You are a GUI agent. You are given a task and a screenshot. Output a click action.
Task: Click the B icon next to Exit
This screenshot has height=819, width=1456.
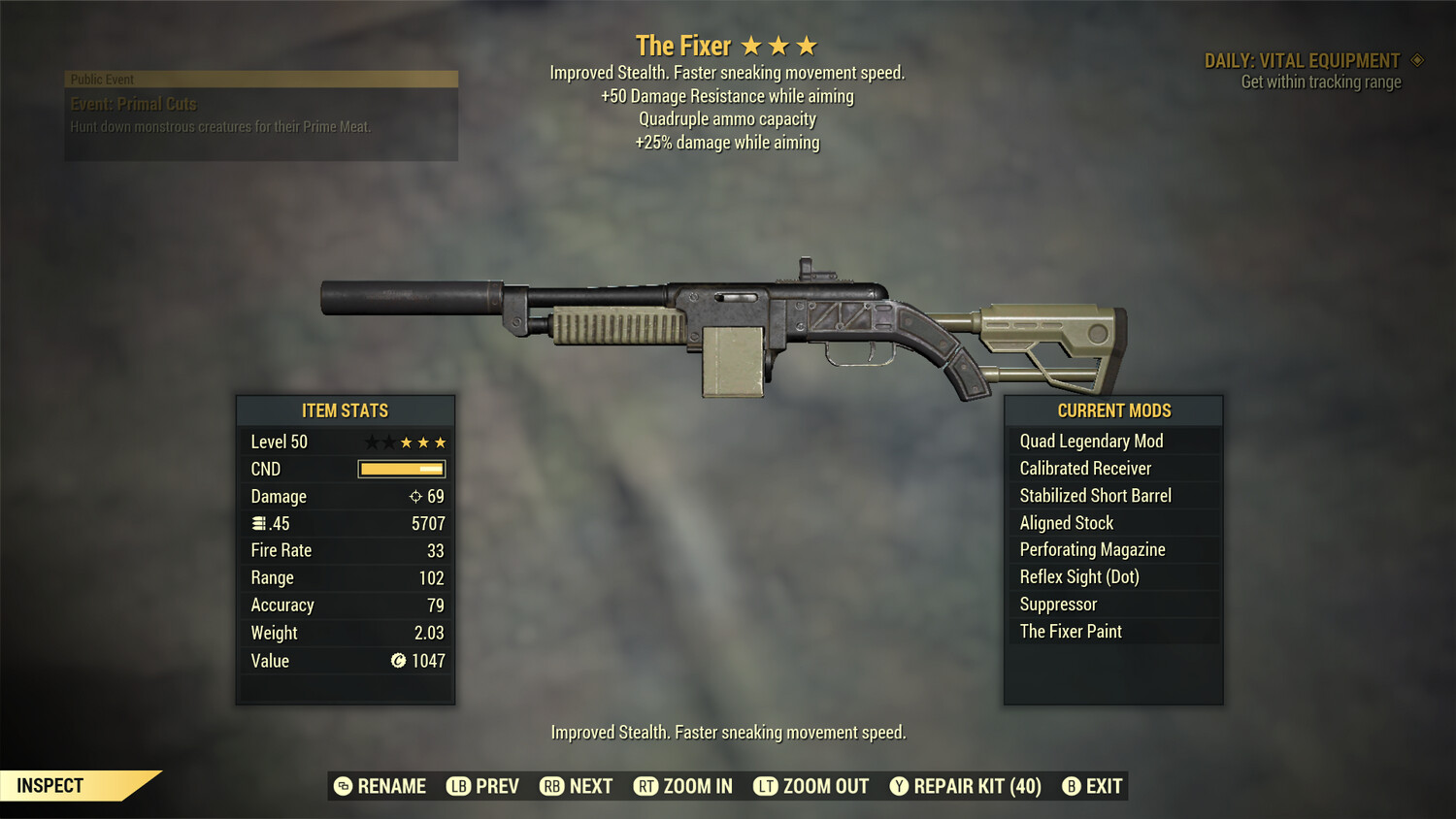coord(1072,786)
